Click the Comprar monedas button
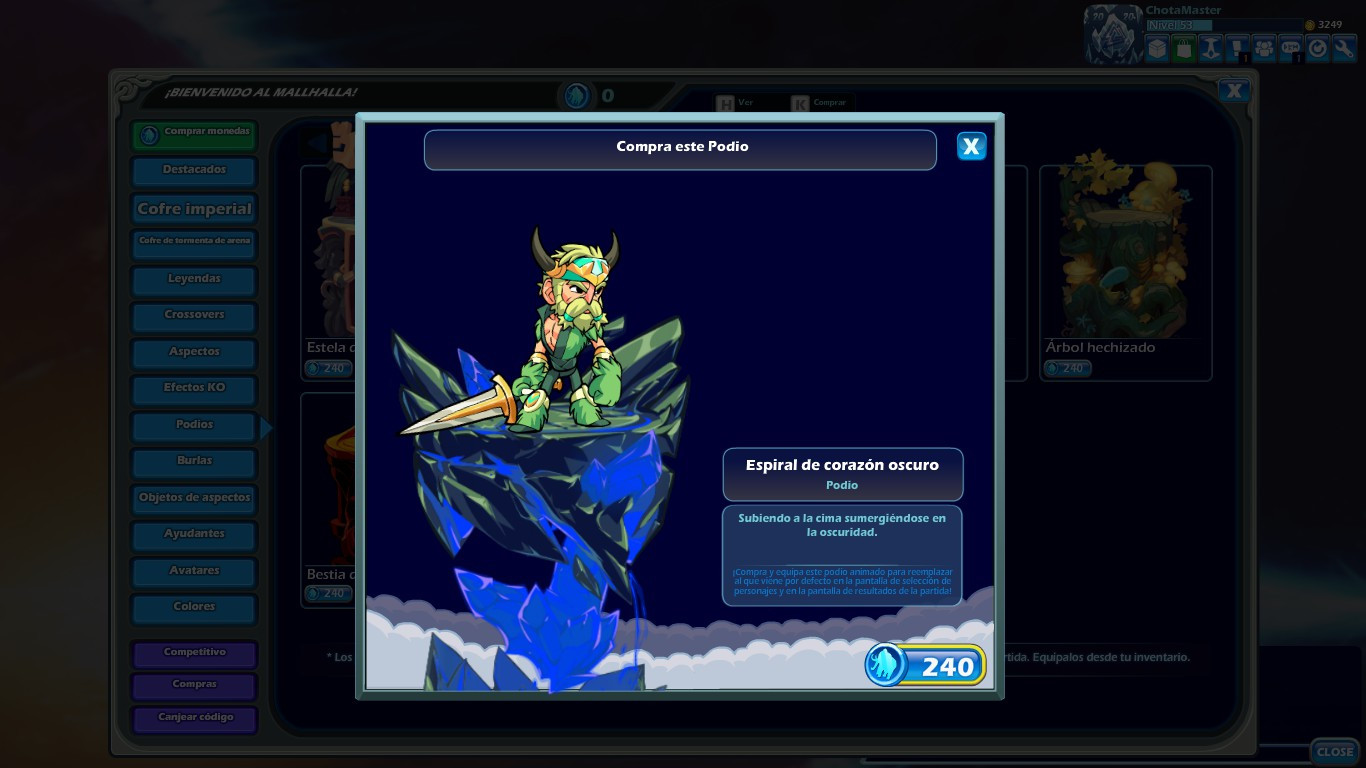This screenshot has width=1366, height=768. tap(193, 132)
